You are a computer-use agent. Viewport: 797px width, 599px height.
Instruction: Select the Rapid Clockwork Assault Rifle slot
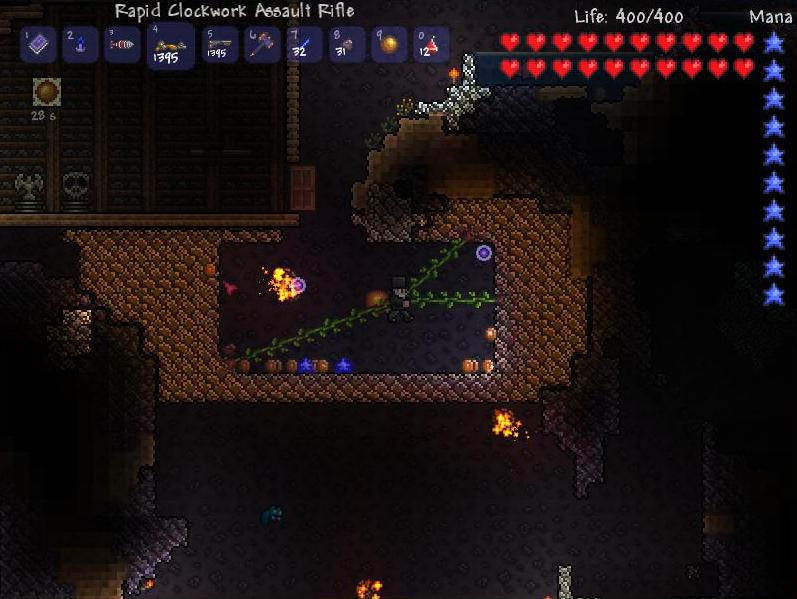click(x=169, y=46)
